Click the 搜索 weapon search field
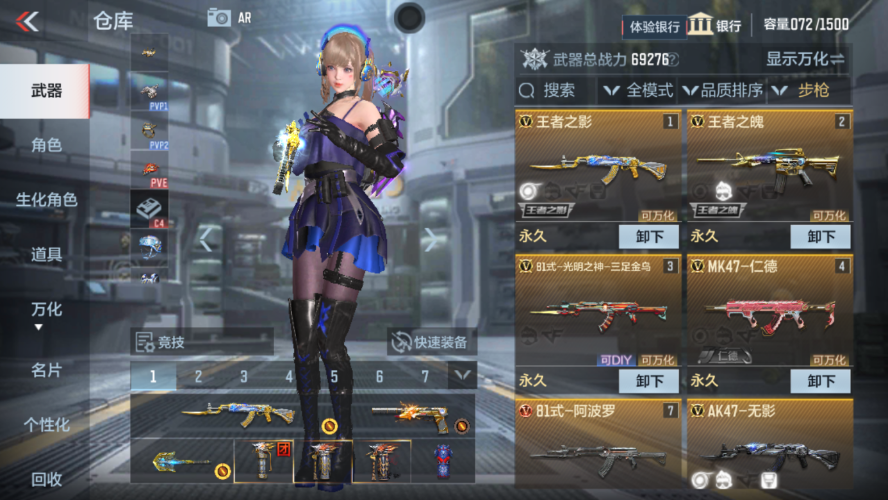 tap(557, 91)
